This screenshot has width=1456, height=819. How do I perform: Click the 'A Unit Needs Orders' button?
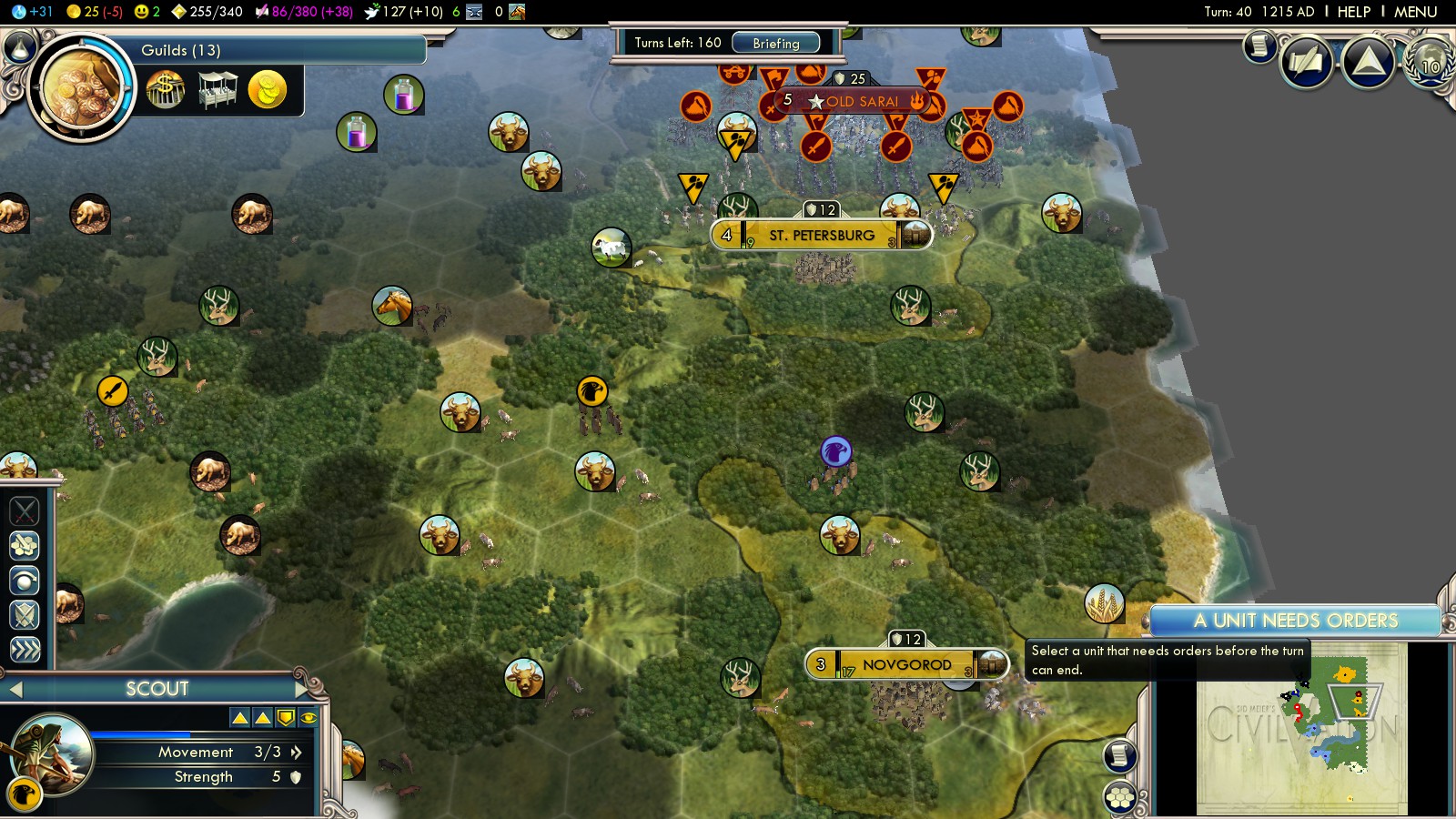(x=1295, y=621)
